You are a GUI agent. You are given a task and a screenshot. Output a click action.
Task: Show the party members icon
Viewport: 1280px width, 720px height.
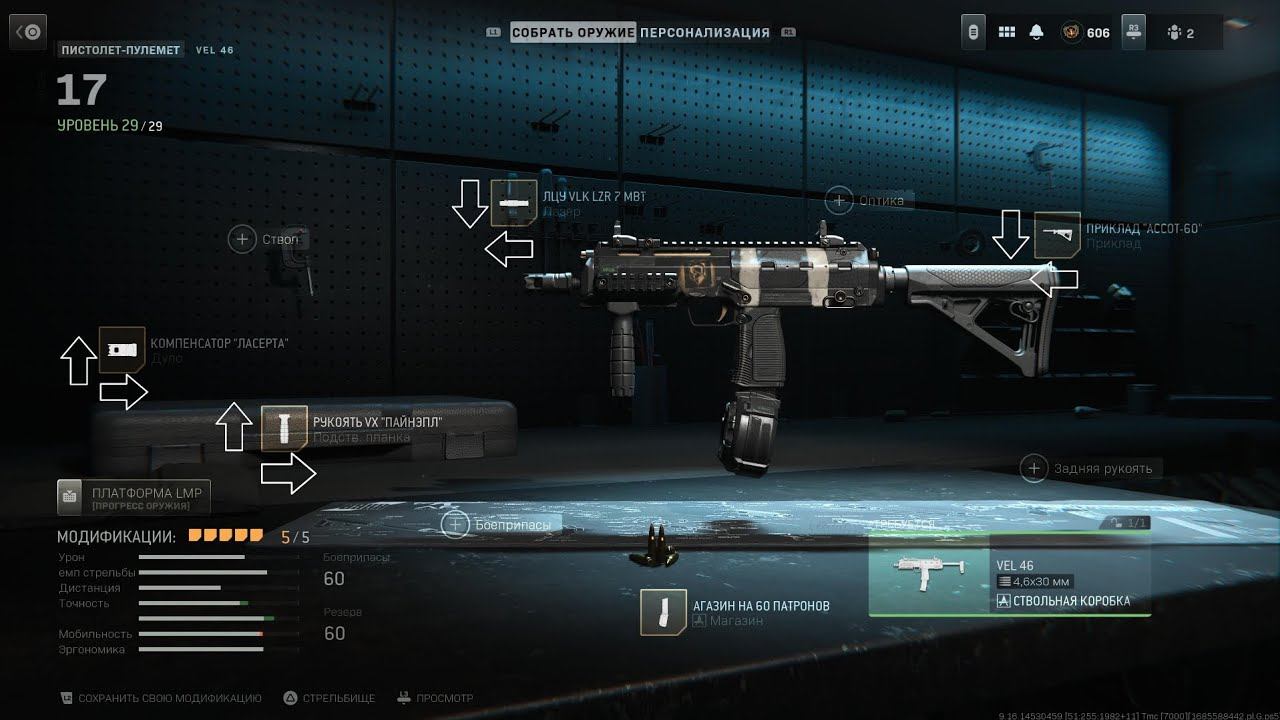(1180, 32)
